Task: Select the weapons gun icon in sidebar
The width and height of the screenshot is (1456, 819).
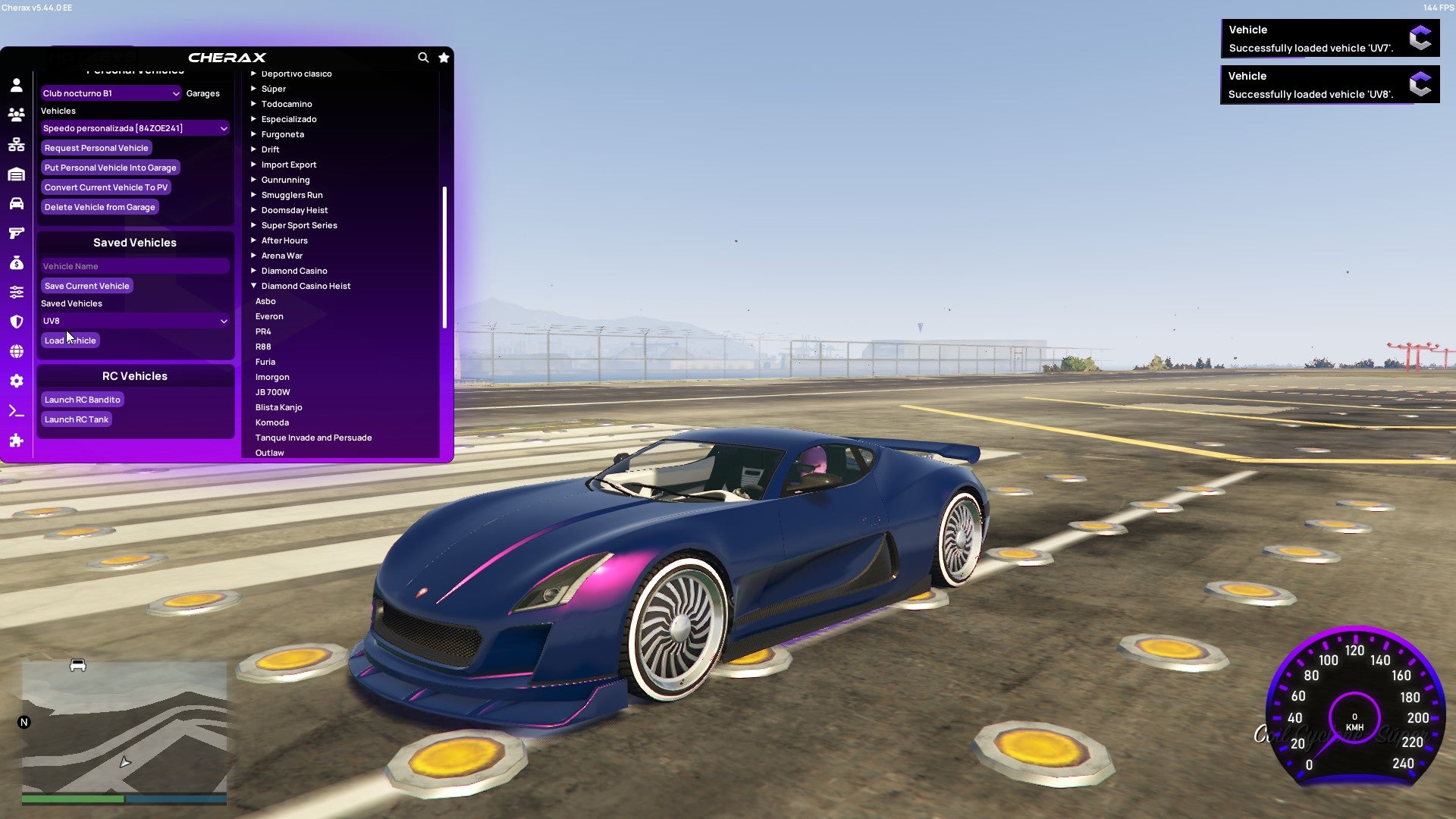Action: (17, 233)
